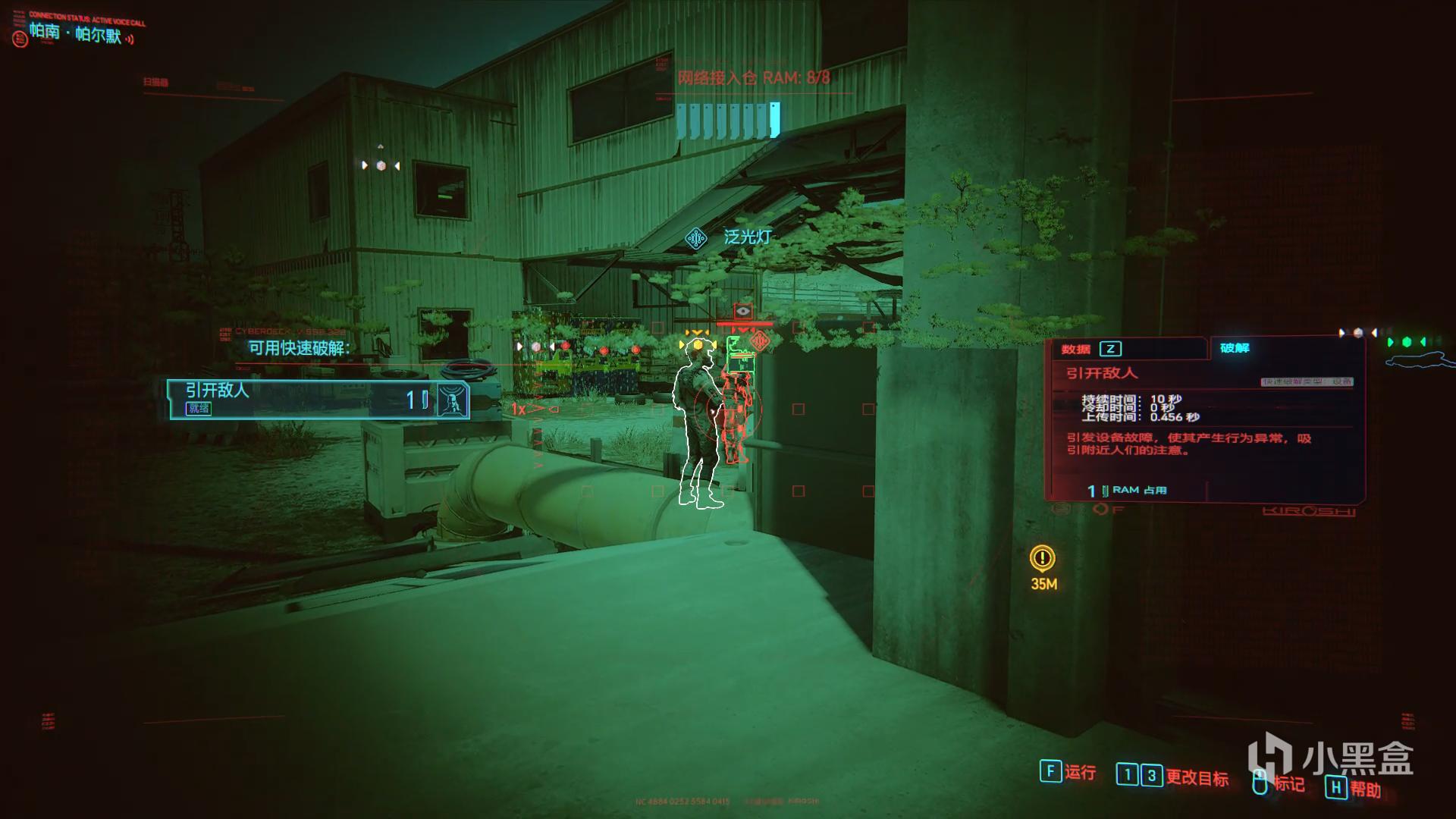Click the 帕南·帕尔默 call indicator

click(75, 33)
